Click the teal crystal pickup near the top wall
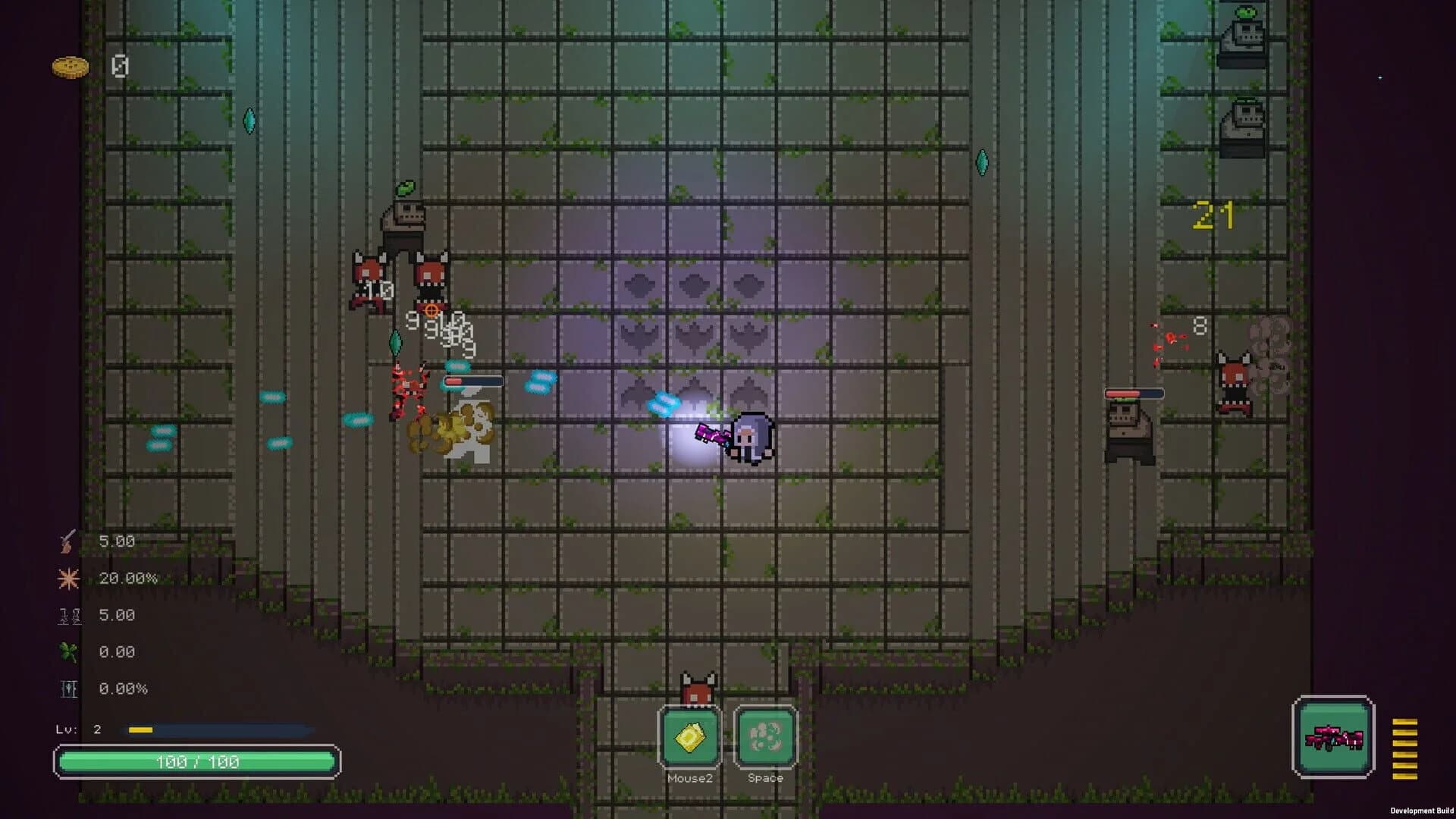The image size is (1456, 819). (x=249, y=119)
